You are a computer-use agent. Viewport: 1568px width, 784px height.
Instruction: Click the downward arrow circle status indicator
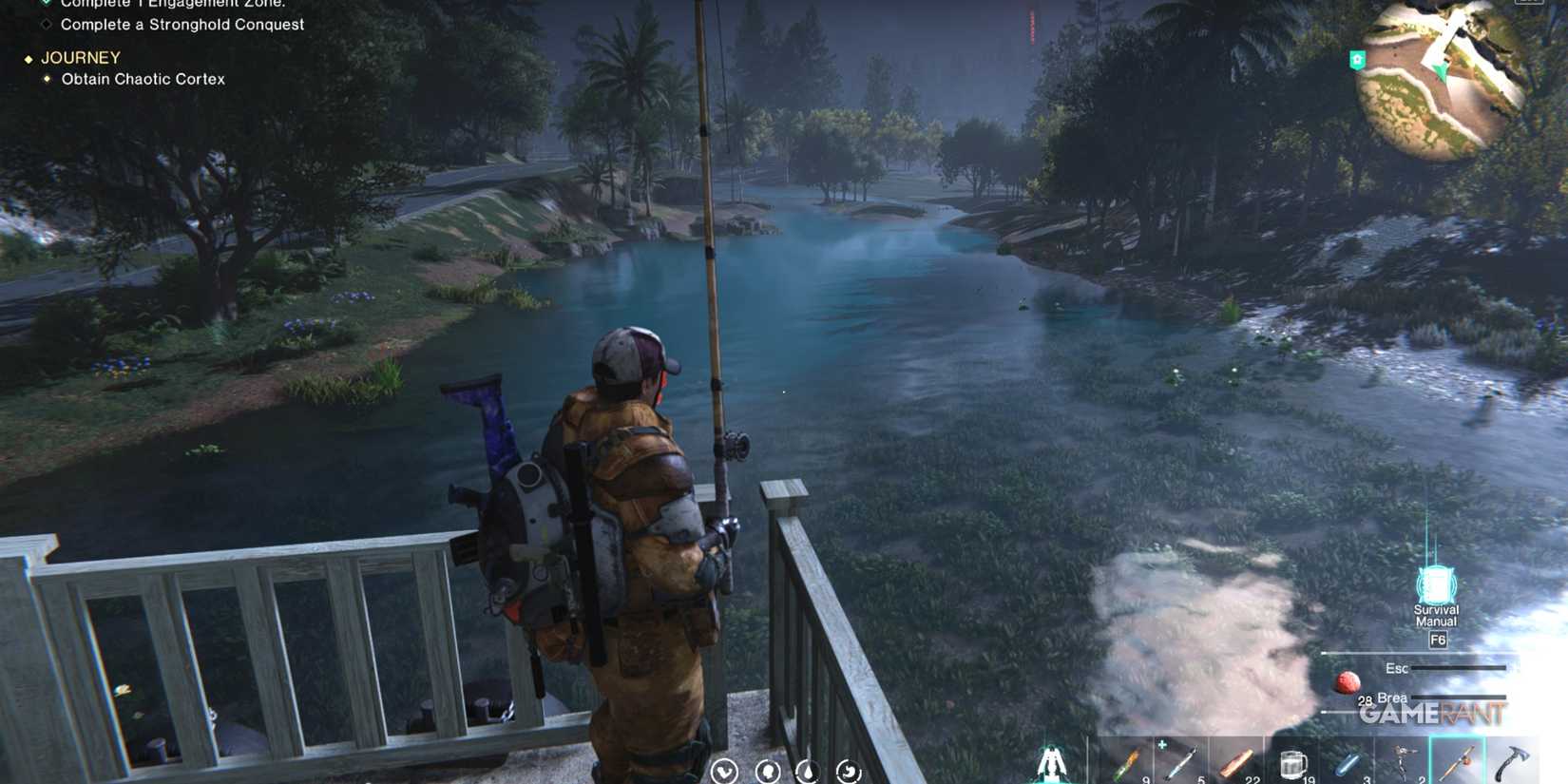click(725, 772)
